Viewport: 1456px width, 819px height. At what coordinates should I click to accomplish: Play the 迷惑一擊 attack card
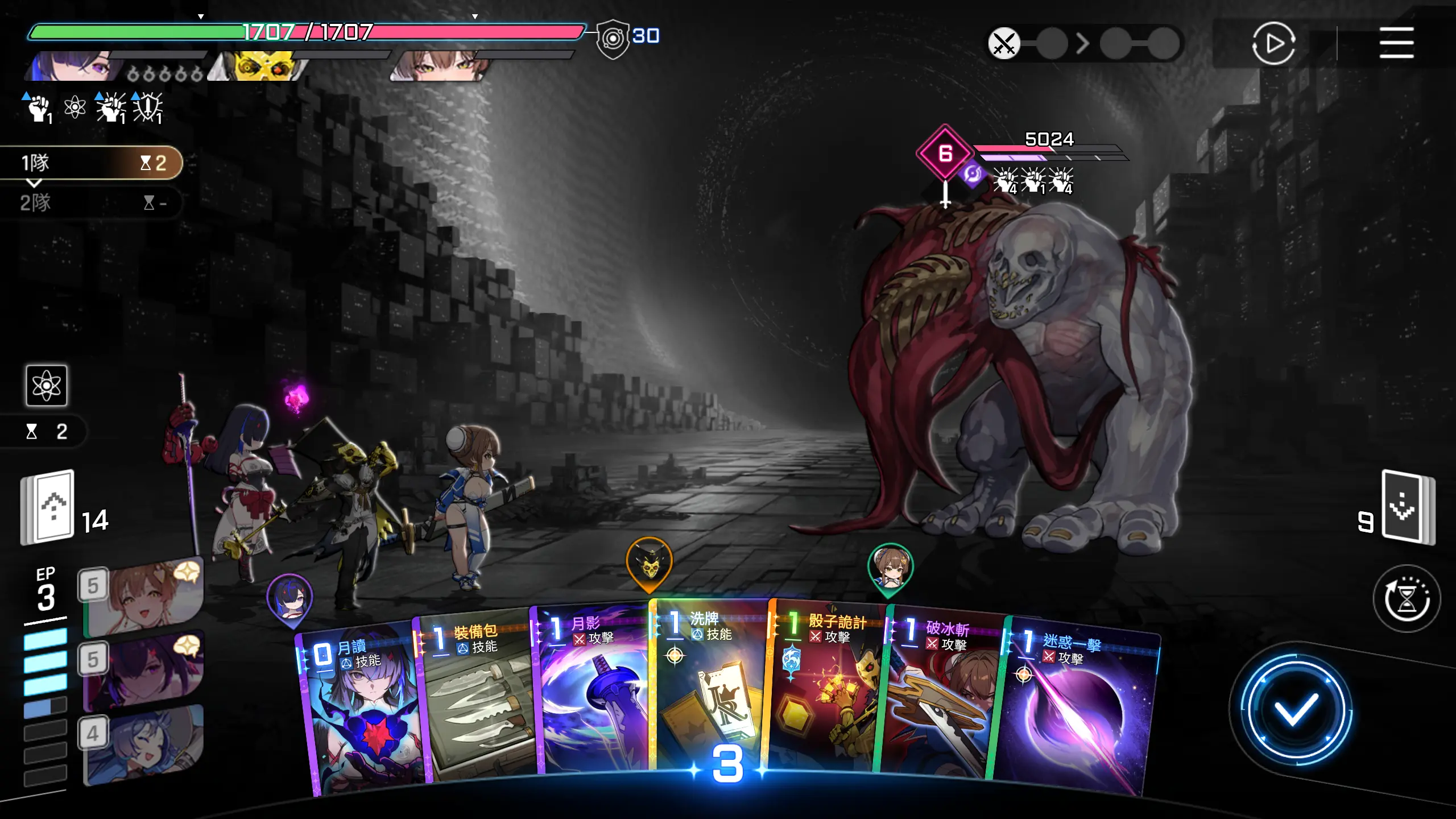(x=1075, y=711)
